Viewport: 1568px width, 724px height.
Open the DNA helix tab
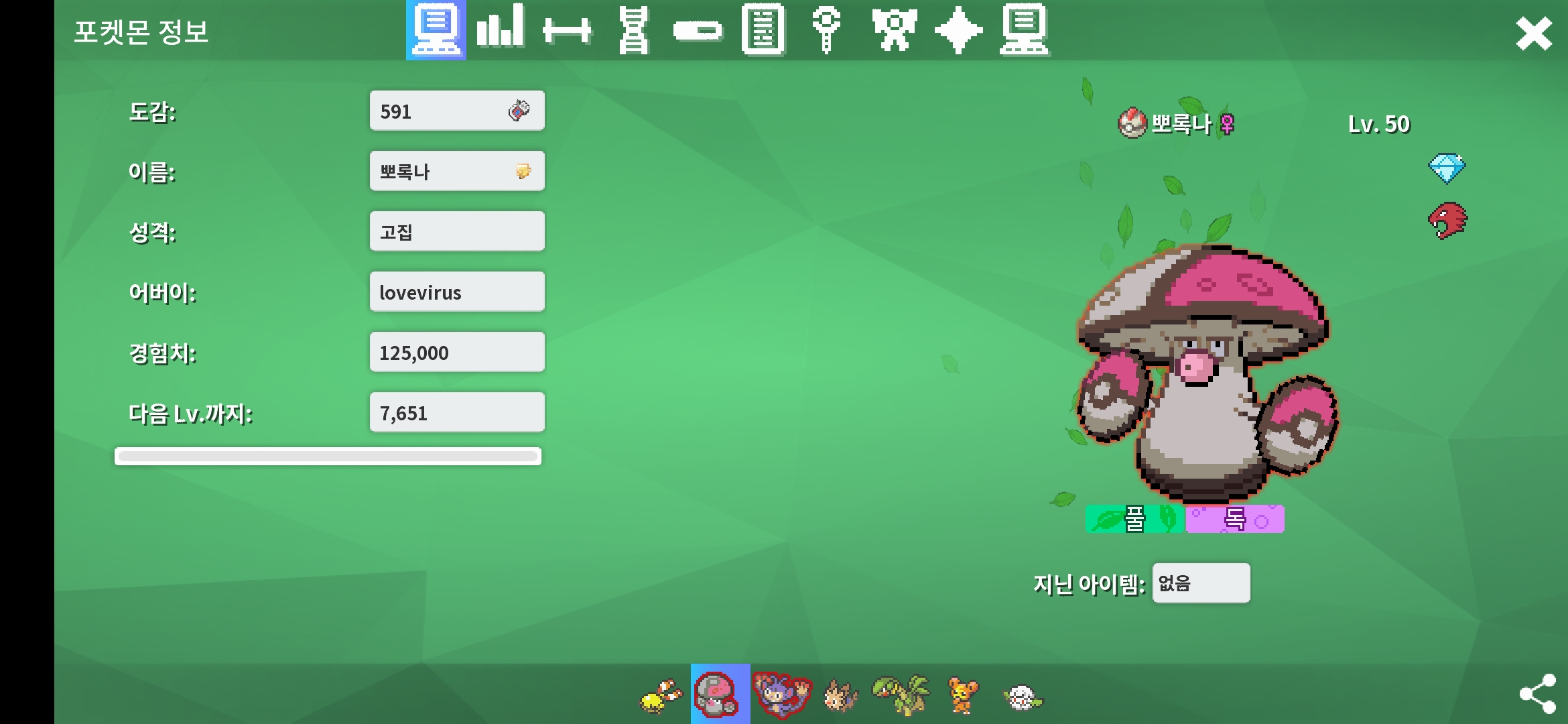coord(633,31)
